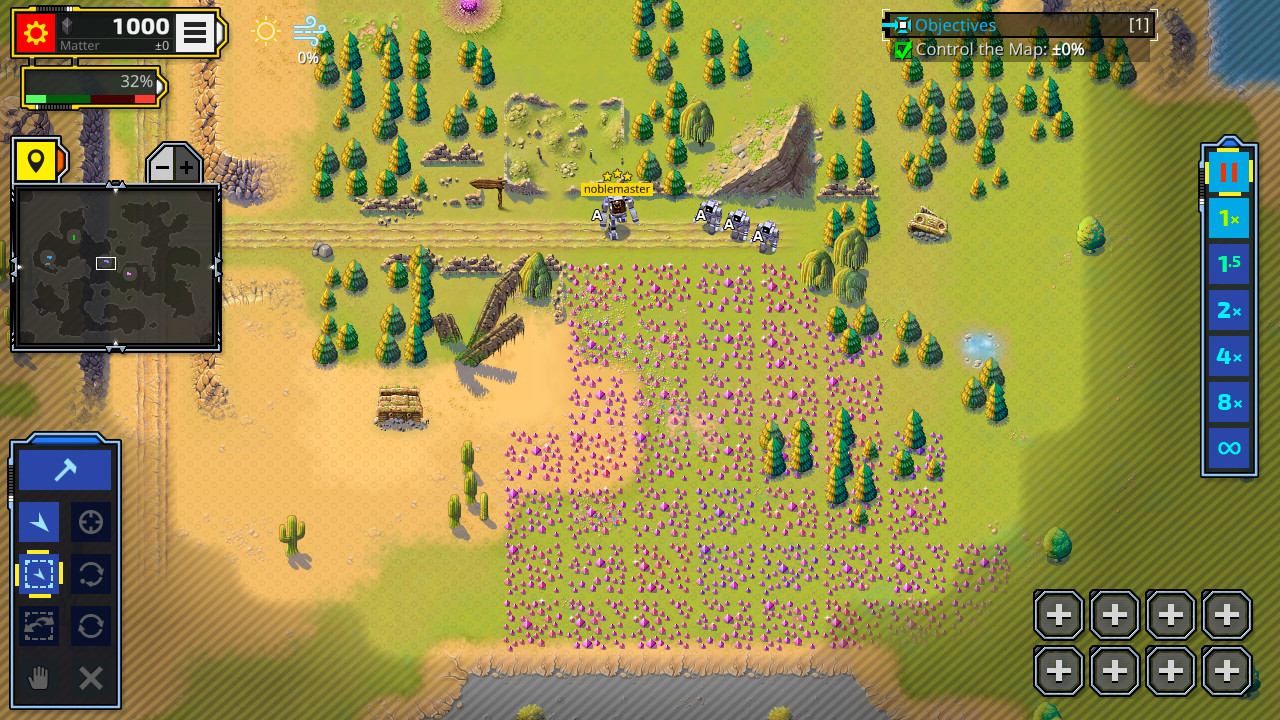Screen dimensions: 1280x720
Task: Select the hand pan tool
Action: (x=38, y=678)
